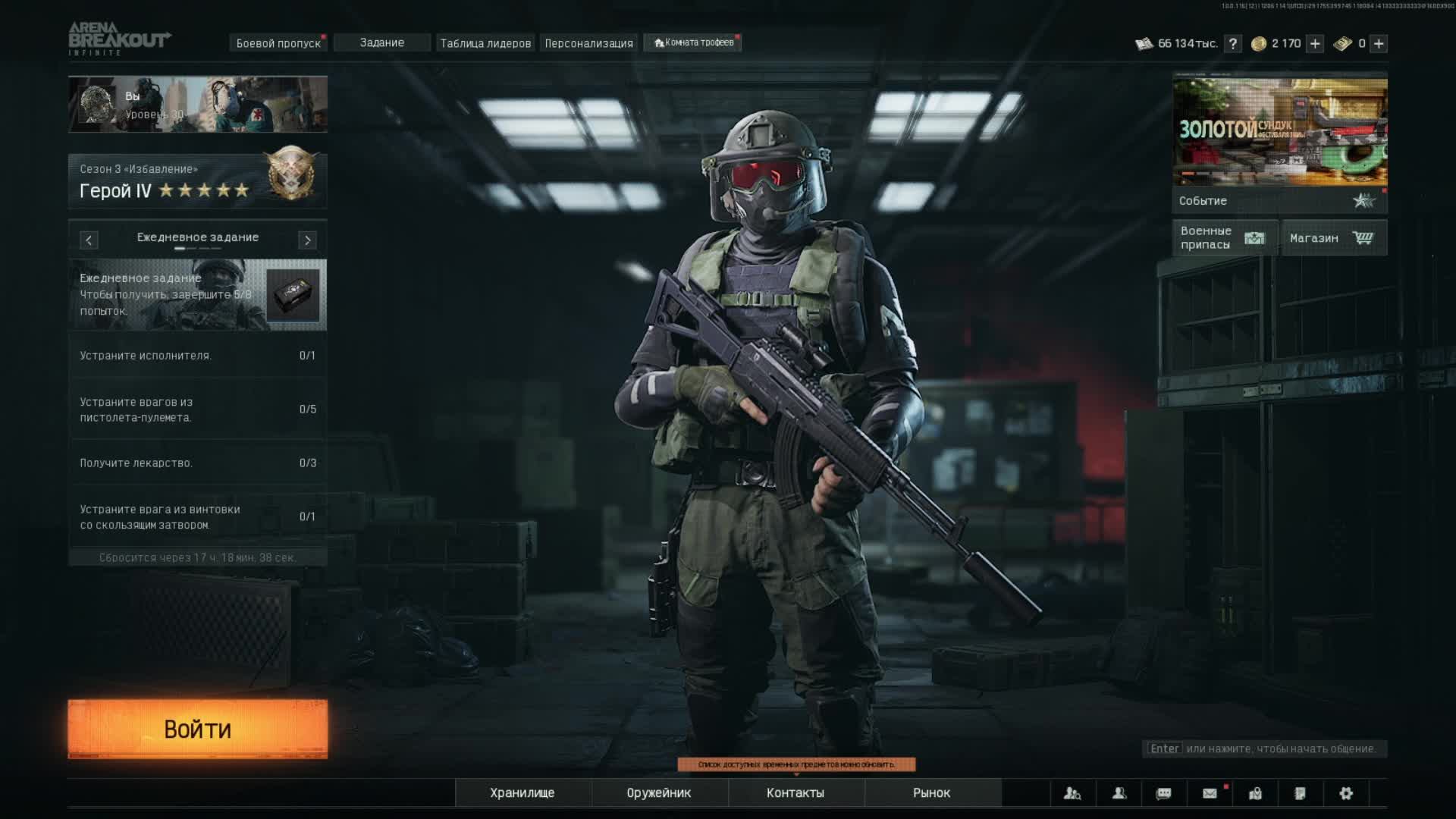The height and width of the screenshot is (819, 1456).
Task: Open Таблица лидеров leaderboard
Action: click(x=485, y=43)
